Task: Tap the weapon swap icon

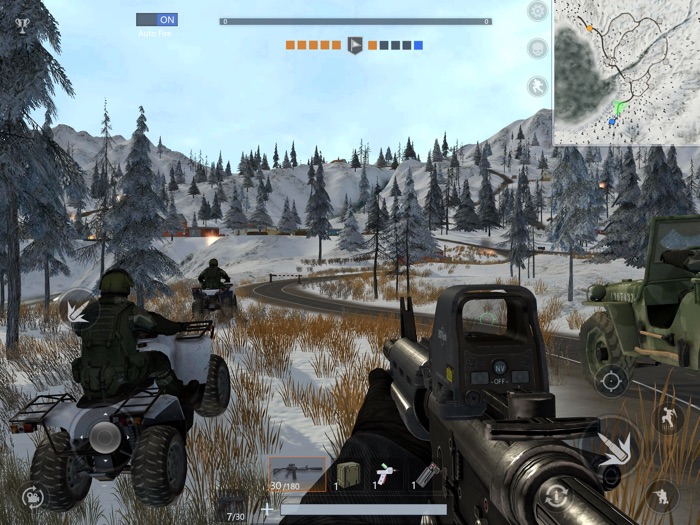Action: pyautogui.click(x=33, y=496)
